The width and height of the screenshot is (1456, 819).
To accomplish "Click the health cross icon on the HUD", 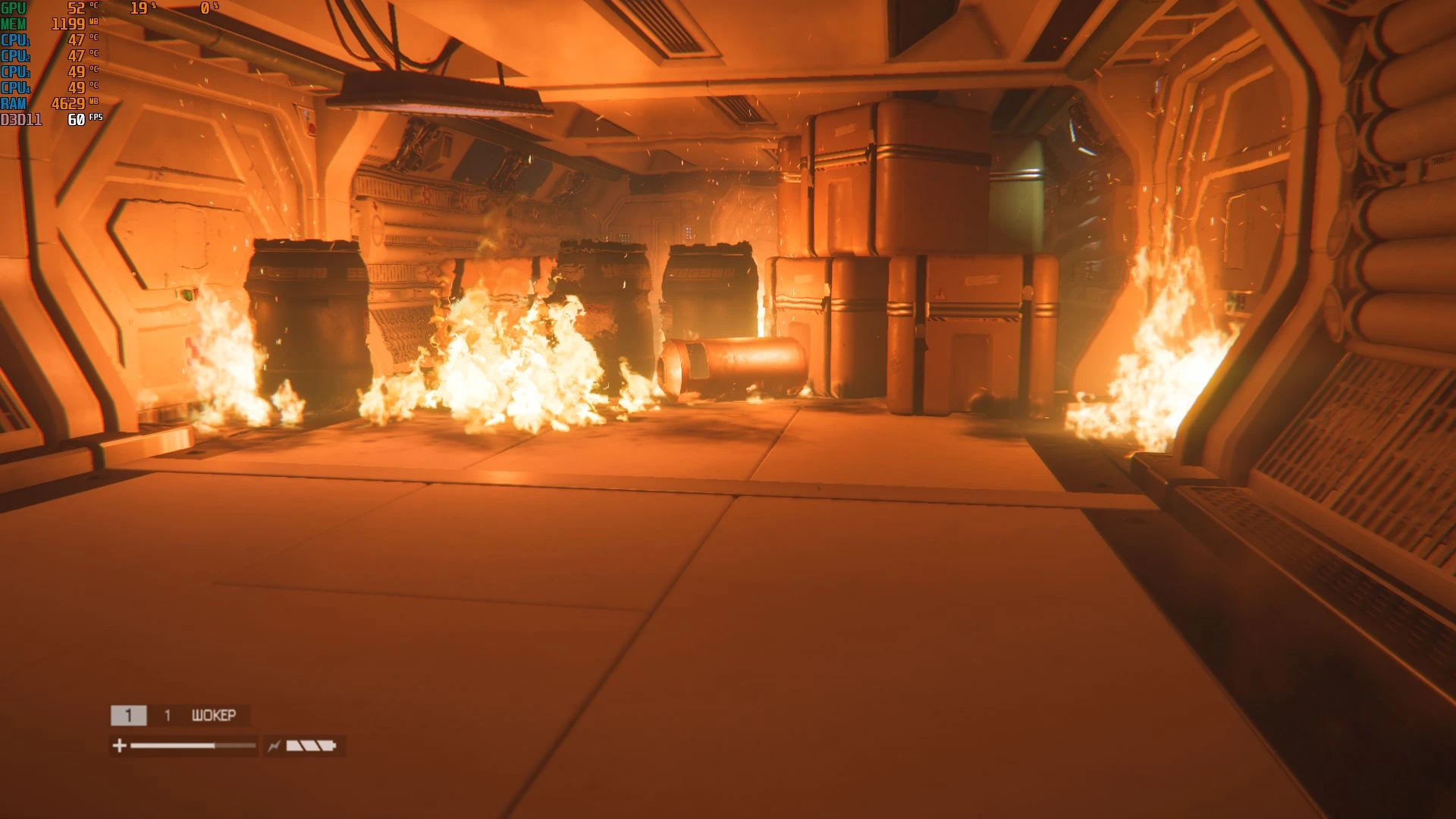I will point(119,746).
